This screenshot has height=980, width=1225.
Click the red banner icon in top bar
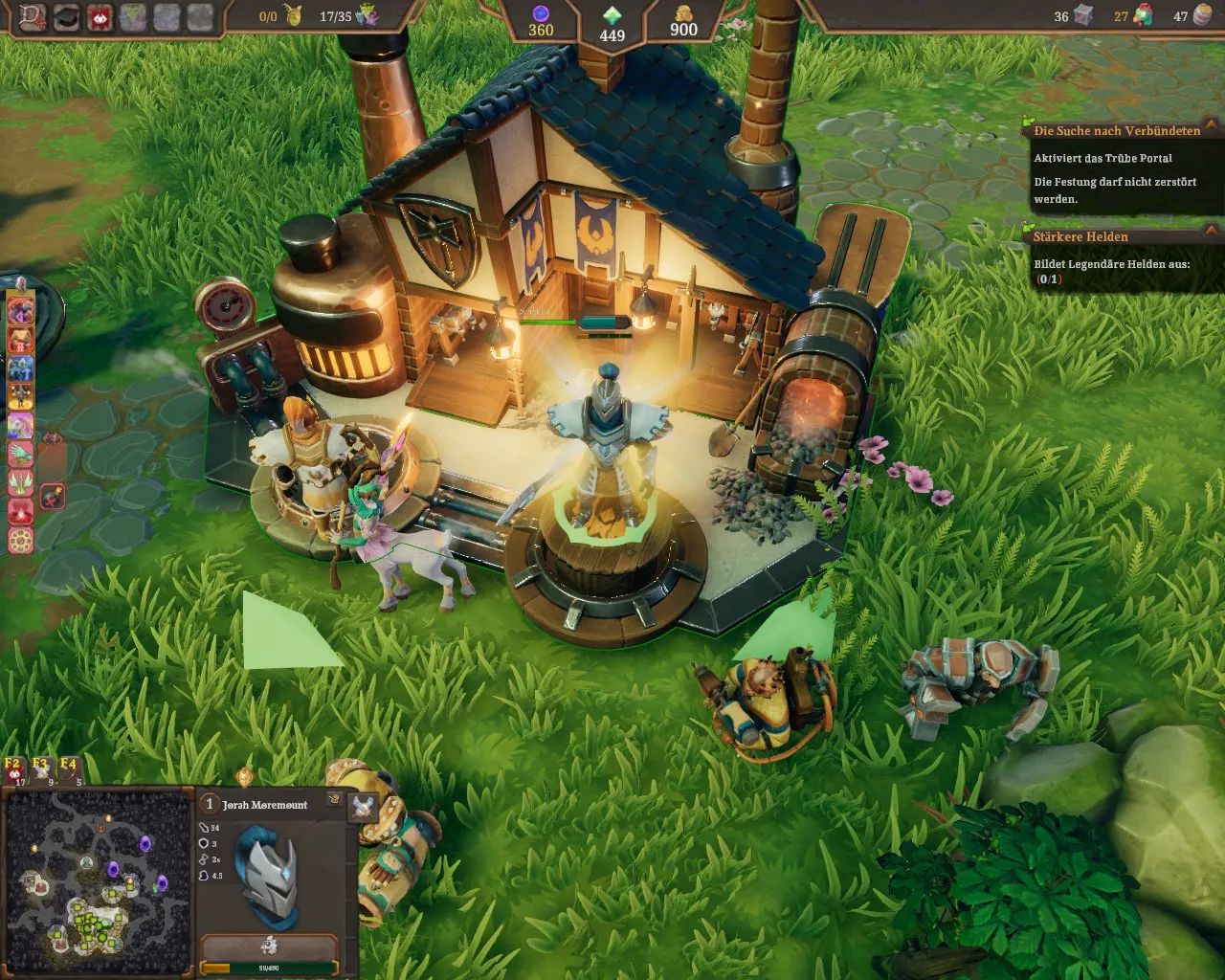click(x=99, y=16)
